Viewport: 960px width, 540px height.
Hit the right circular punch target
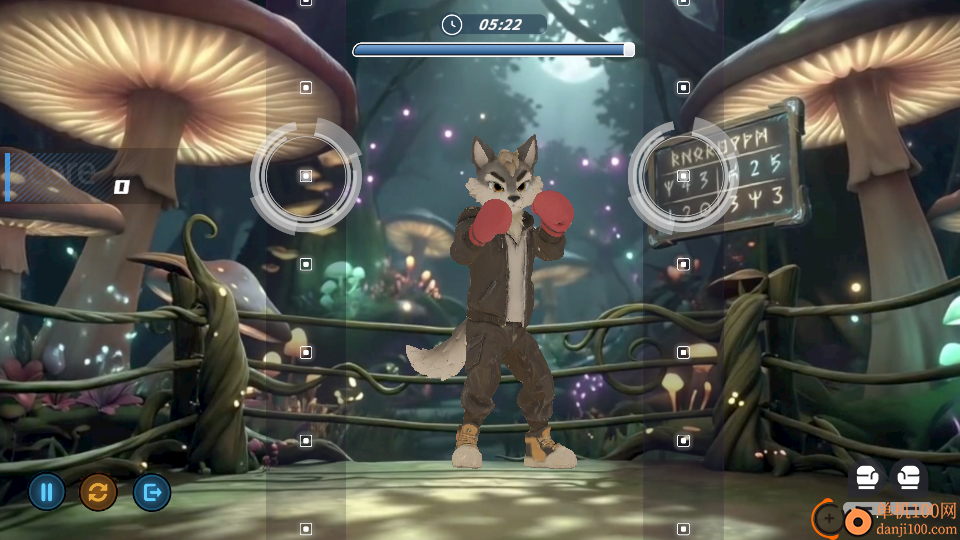pos(683,176)
